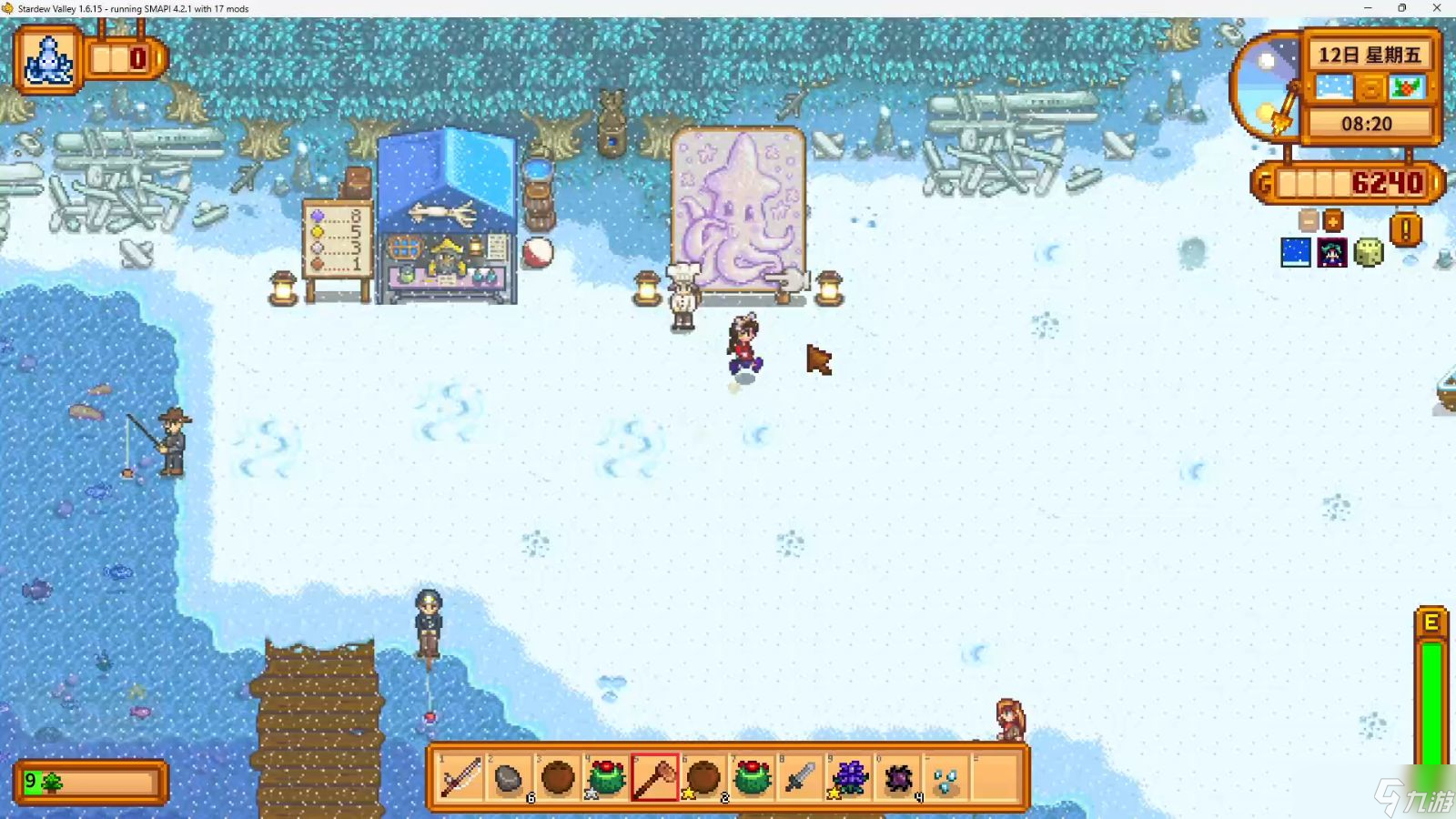Select the blue crystal shards slot

coord(946,778)
